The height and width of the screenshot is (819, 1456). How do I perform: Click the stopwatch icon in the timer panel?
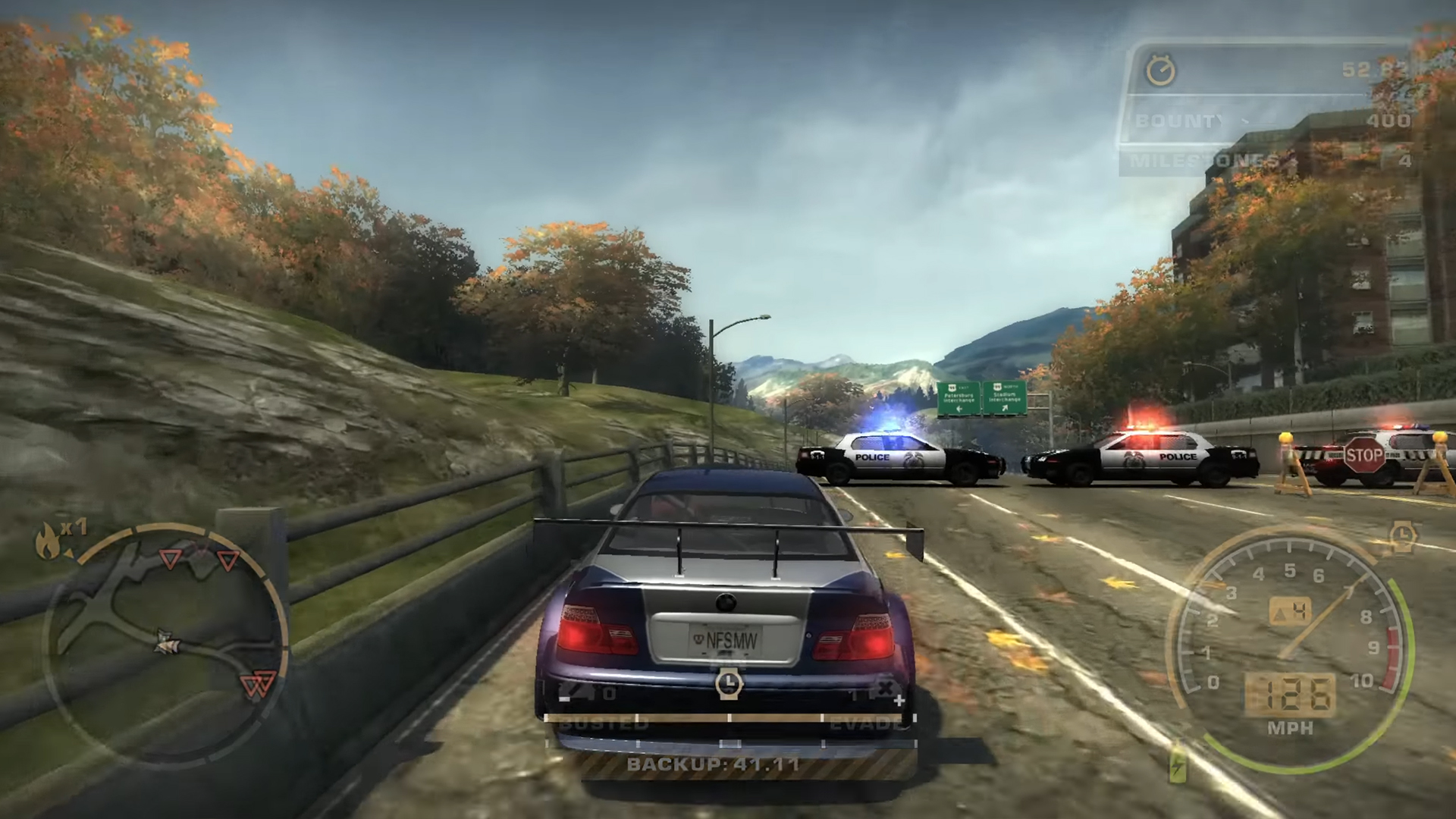point(1160,71)
